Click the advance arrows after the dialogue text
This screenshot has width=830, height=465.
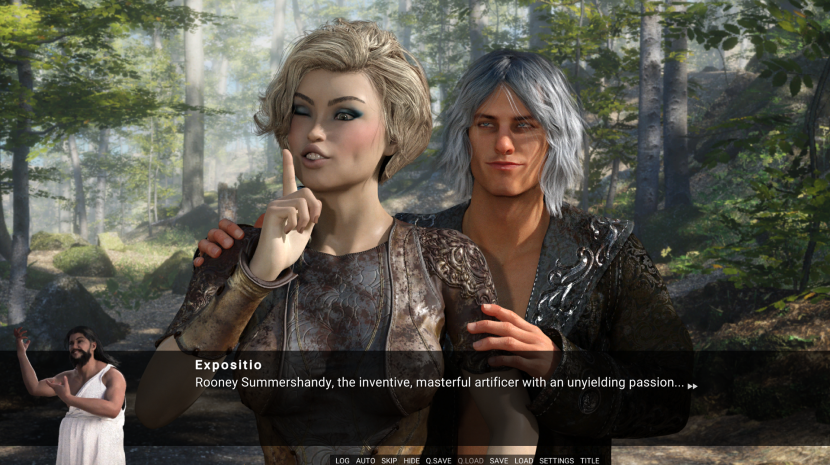(692, 386)
